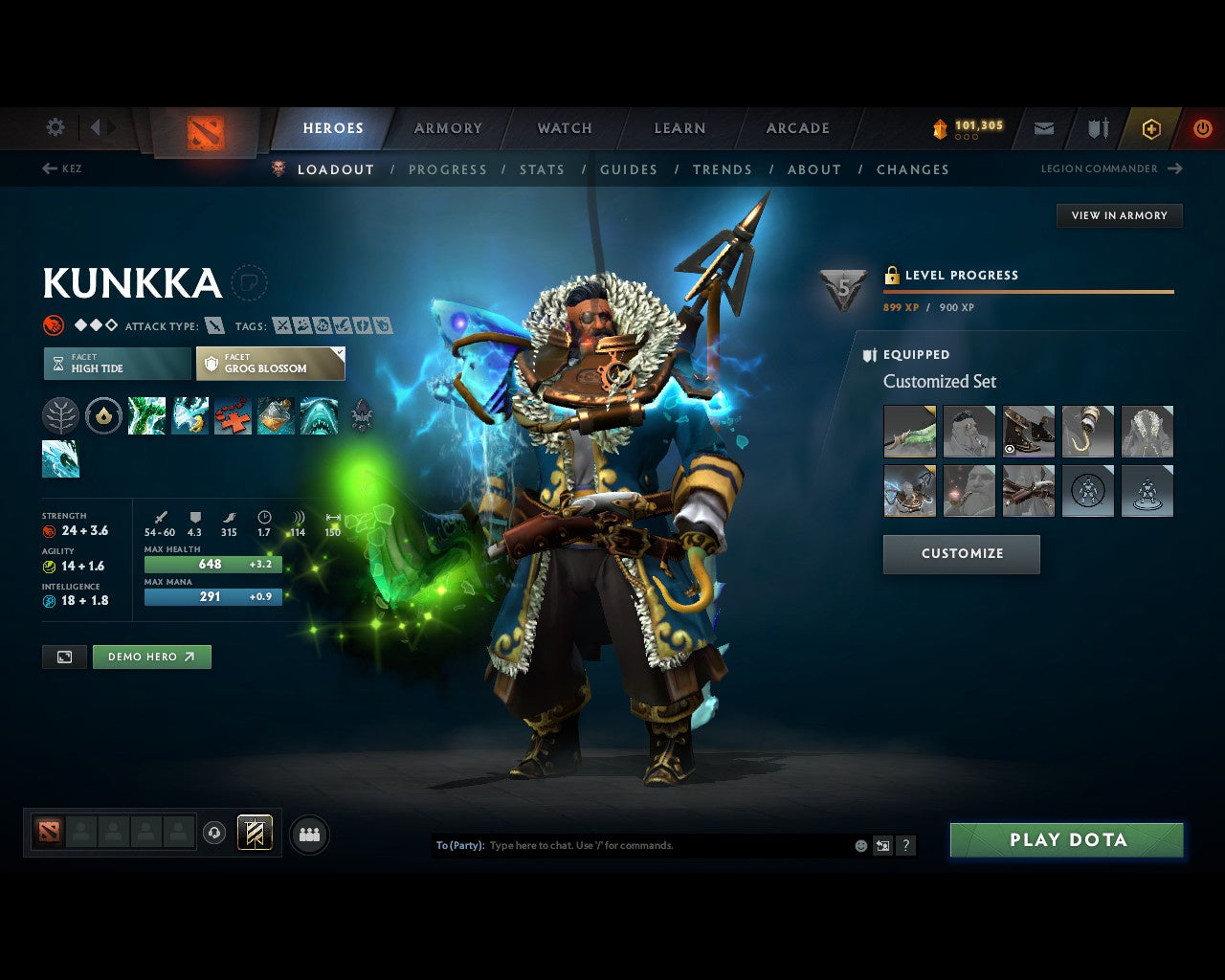Switch to the Watch tab
Screen dimensions: 1225x980
(565, 128)
